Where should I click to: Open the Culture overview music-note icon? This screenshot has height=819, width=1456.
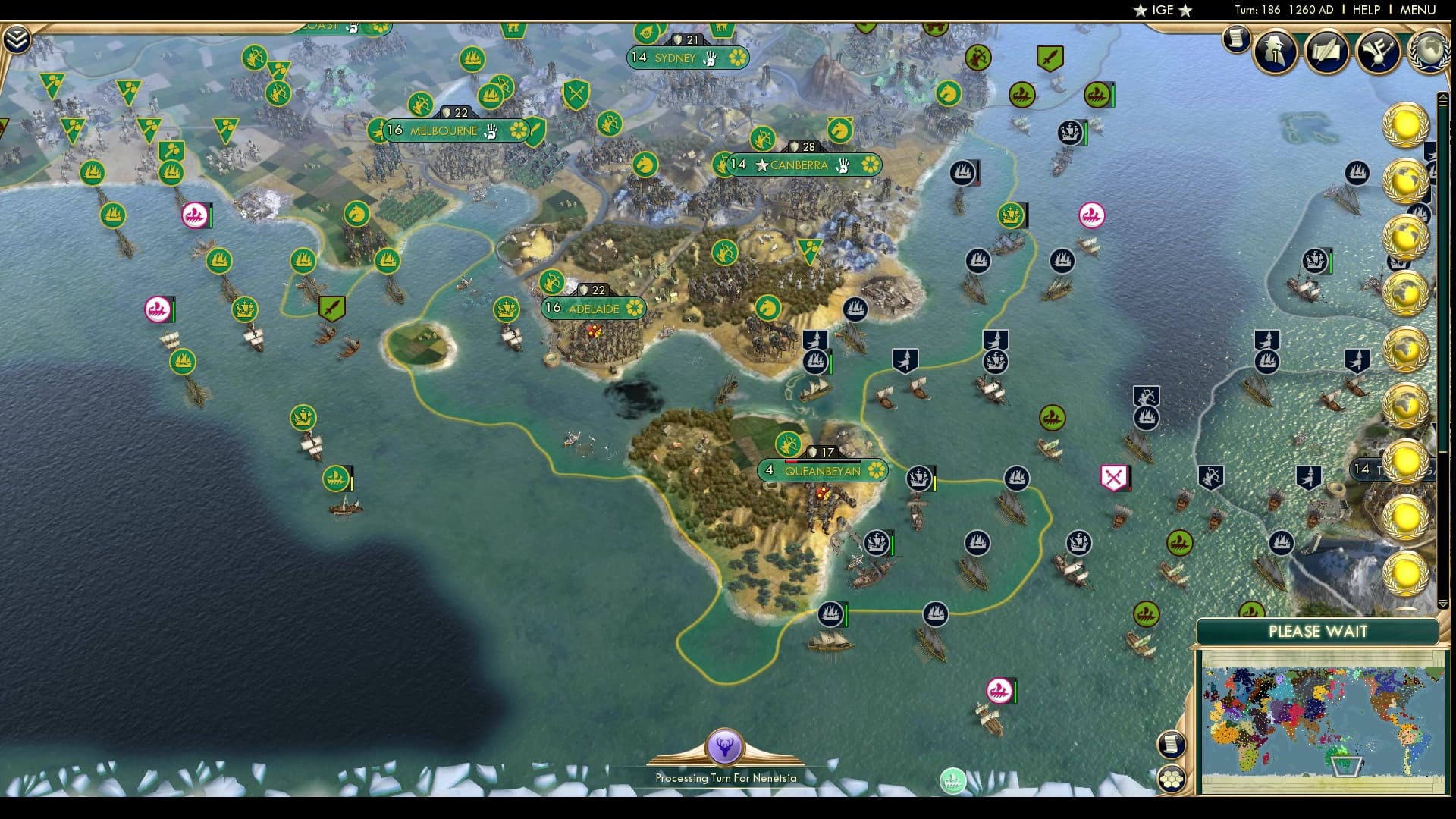[x=1377, y=51]
